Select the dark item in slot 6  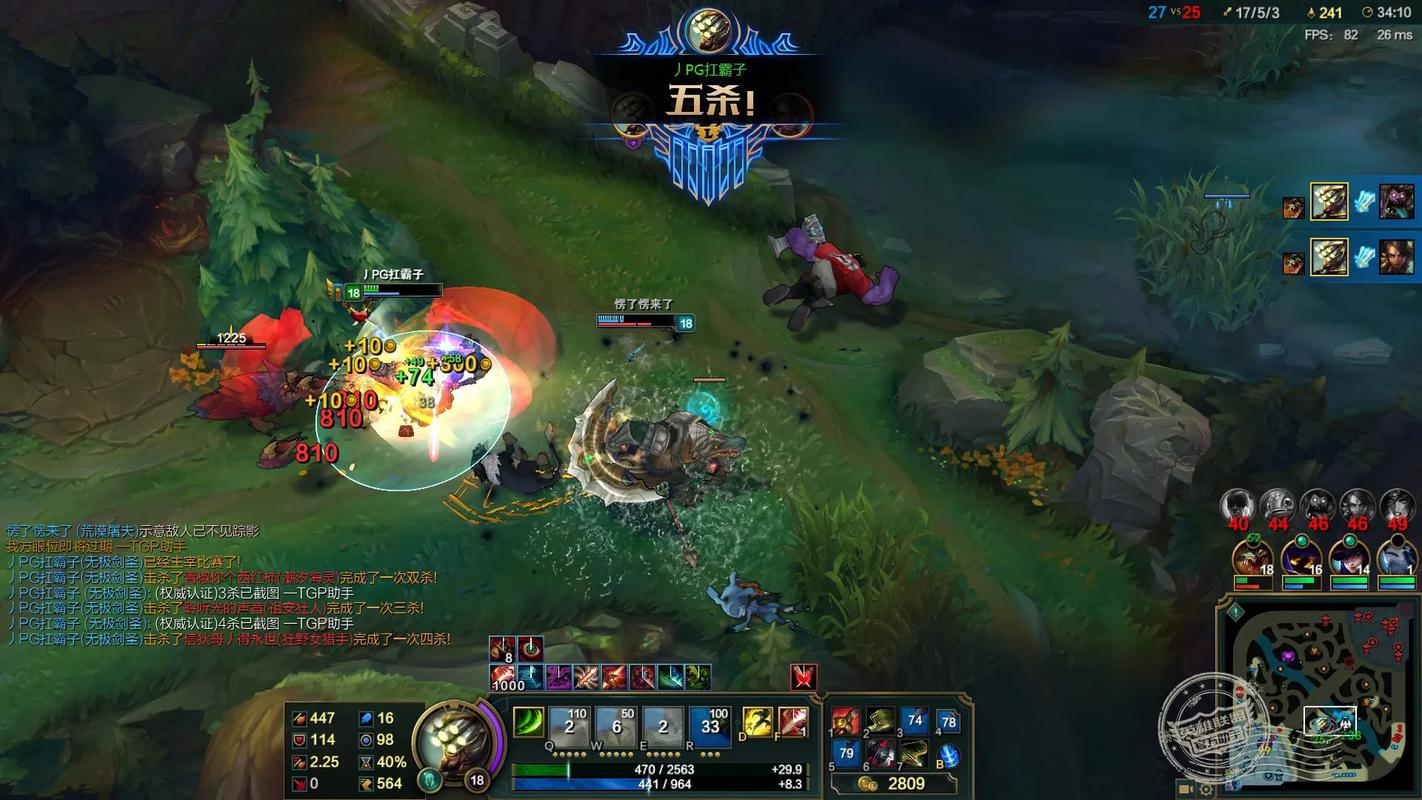point(880,753)
